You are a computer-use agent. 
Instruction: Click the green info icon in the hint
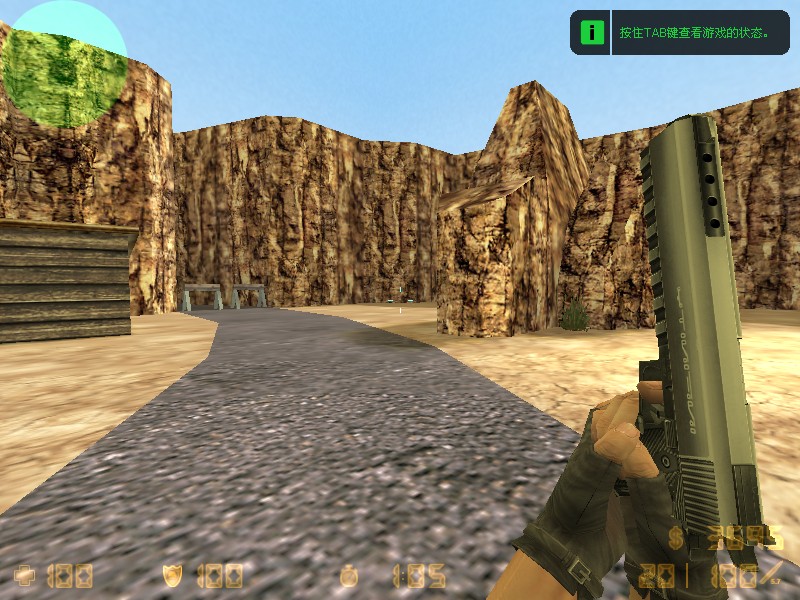tap(592, 33)
